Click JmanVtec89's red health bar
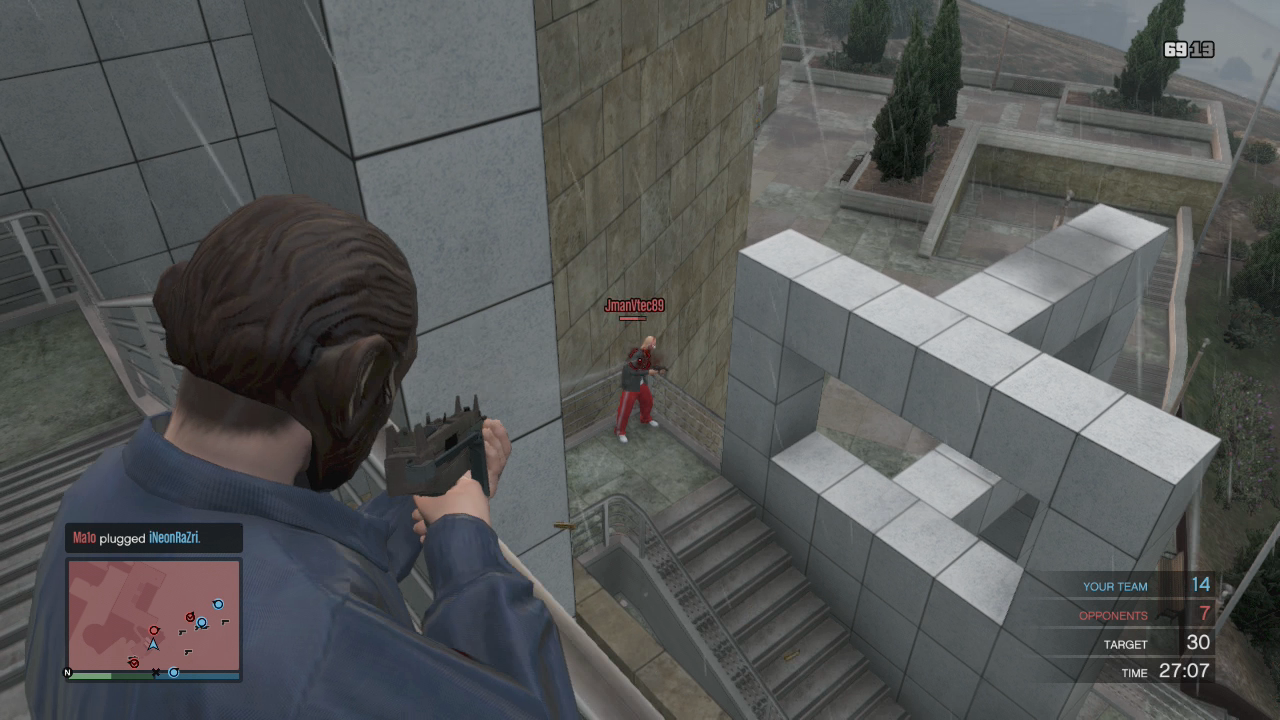Image resolution: width=1280 pixels, height=720 pixels. [x=634, y=318]
